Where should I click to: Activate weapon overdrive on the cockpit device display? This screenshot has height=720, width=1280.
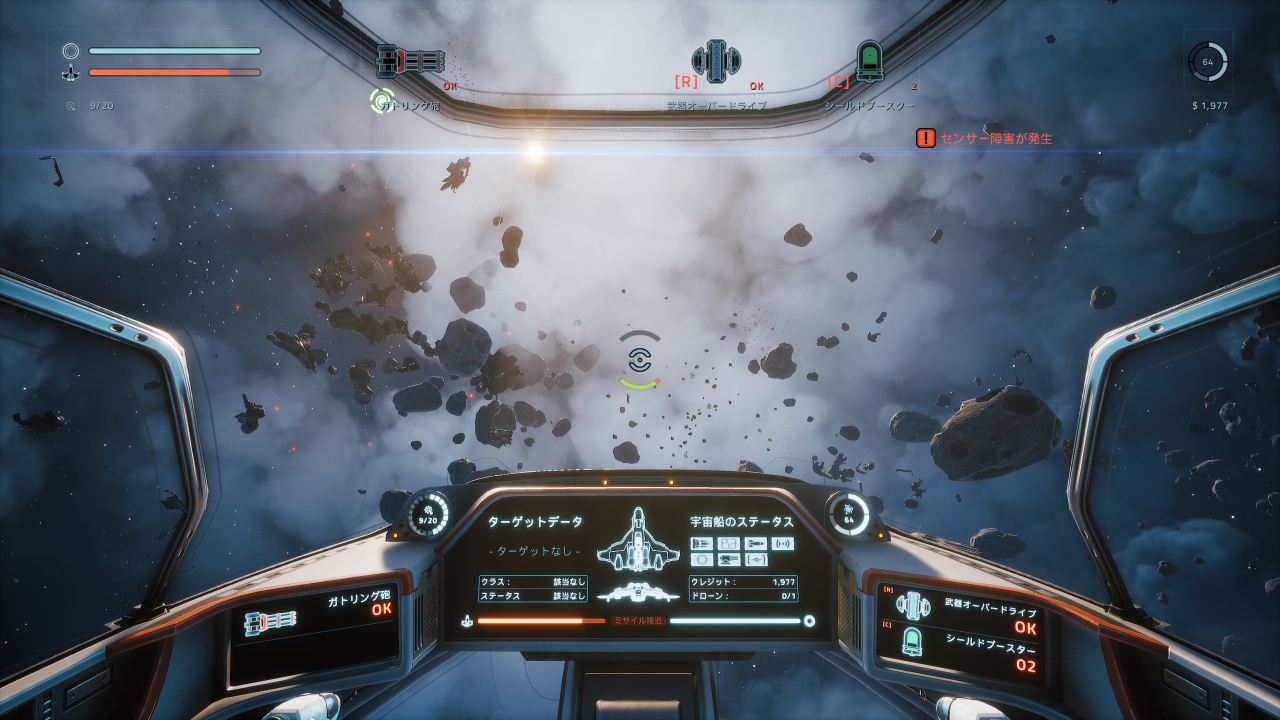[x=912, y=605]
